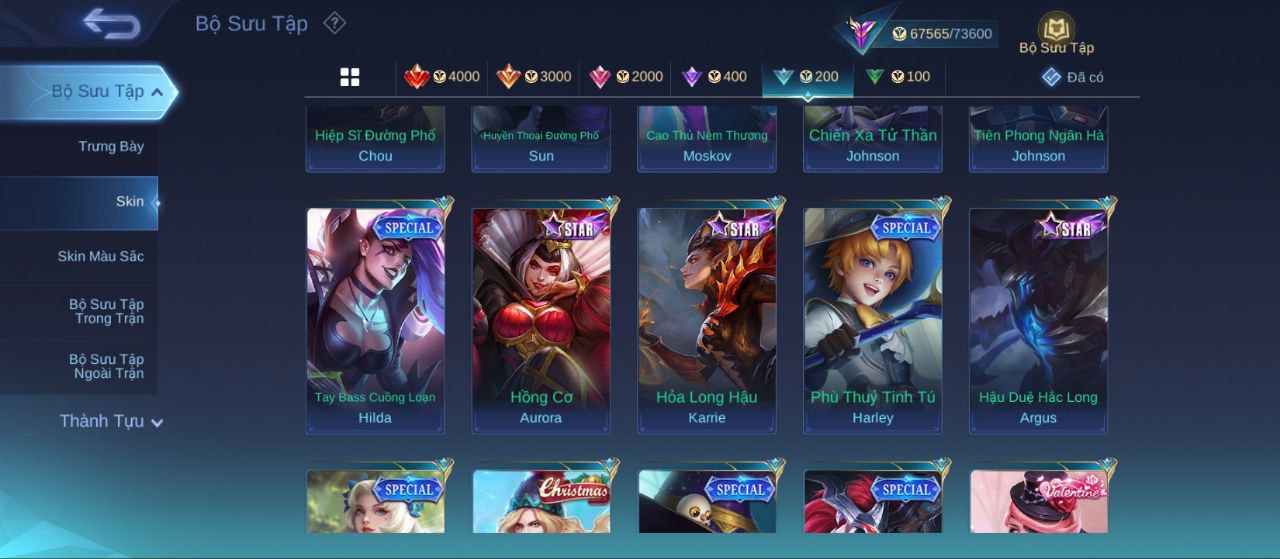This screenshot has height=559, width=1280.
Task: Switch to the 400-point tier tab
Action: pos(714,77)
